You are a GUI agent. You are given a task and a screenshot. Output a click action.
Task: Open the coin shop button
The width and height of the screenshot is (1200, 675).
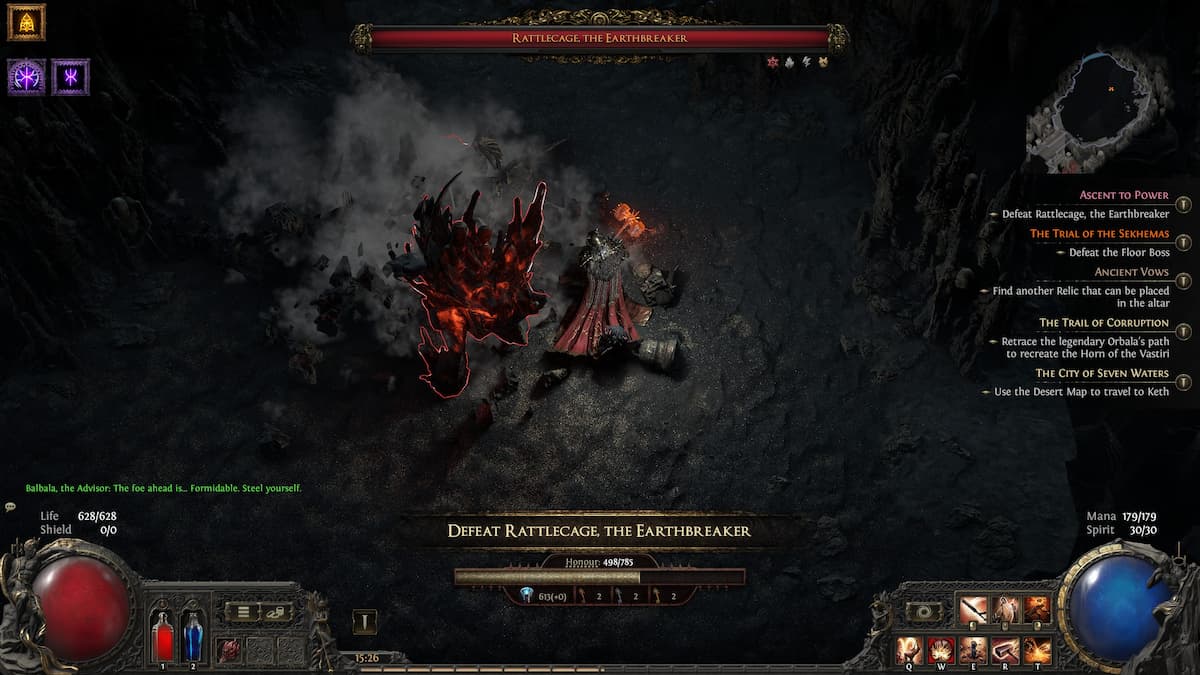point(279,612)
